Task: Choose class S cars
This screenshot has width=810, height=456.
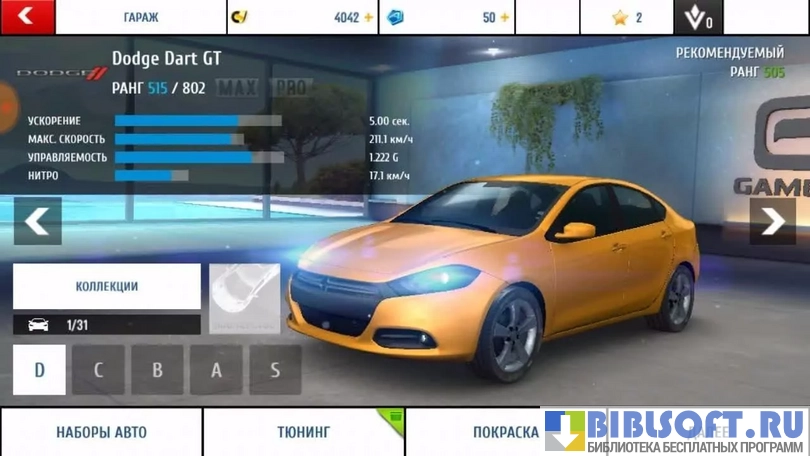Action: [x=275, y=370]
